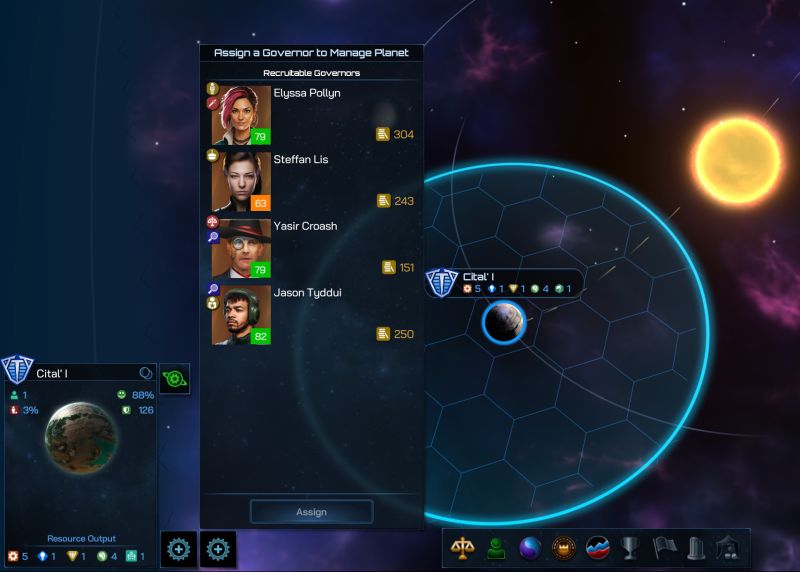Select the Cital' I label above the planet

pos(478,277)
